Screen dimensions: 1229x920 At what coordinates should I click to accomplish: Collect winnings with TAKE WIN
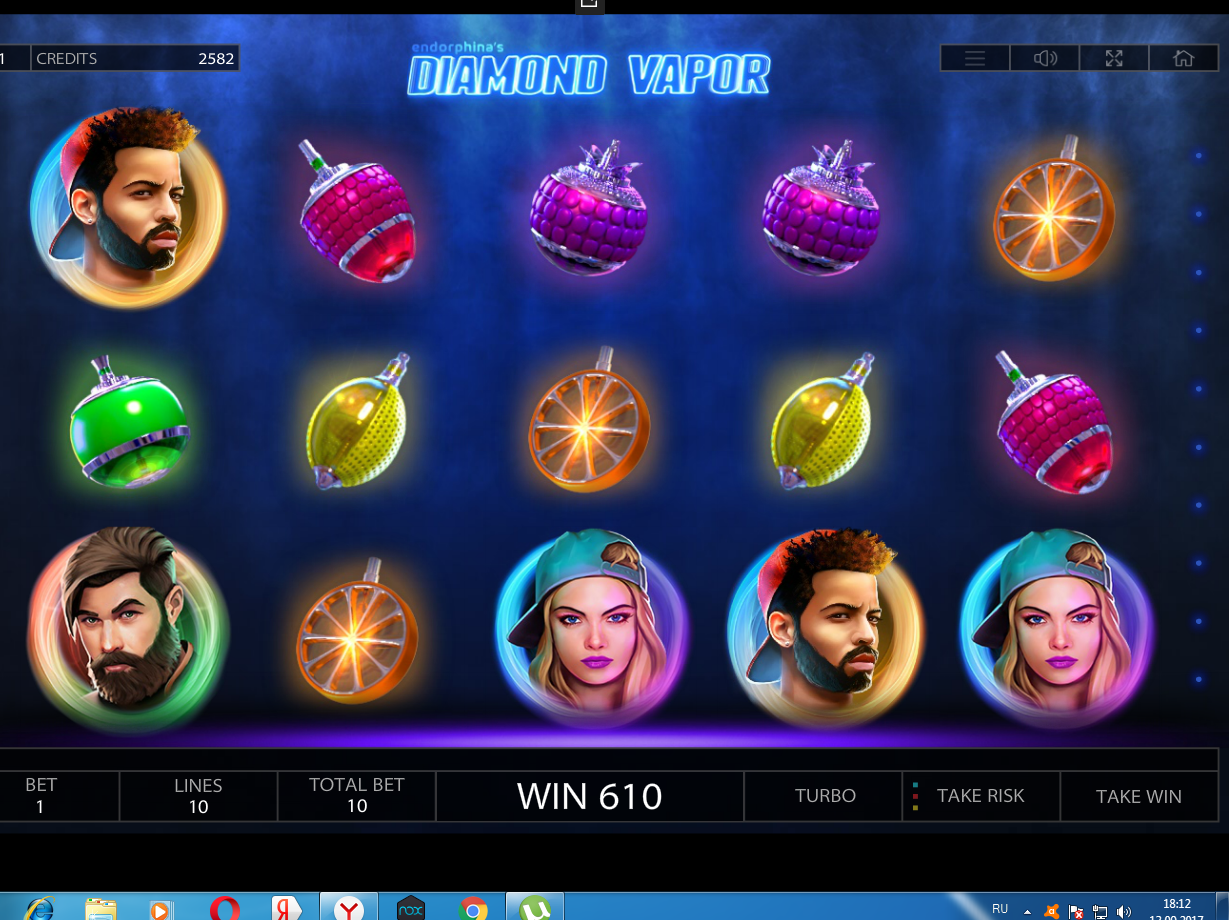click(x=1138, y=796)
